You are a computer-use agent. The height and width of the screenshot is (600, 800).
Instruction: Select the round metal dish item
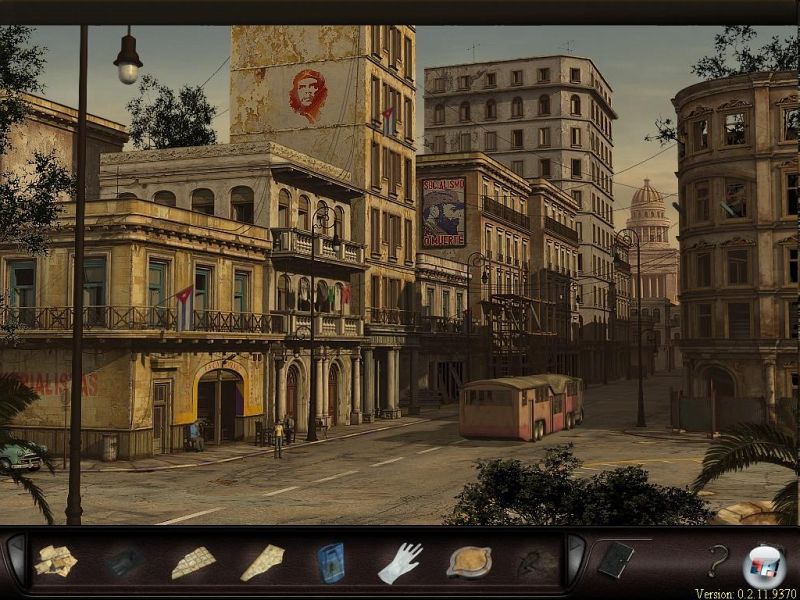point(468,562)
